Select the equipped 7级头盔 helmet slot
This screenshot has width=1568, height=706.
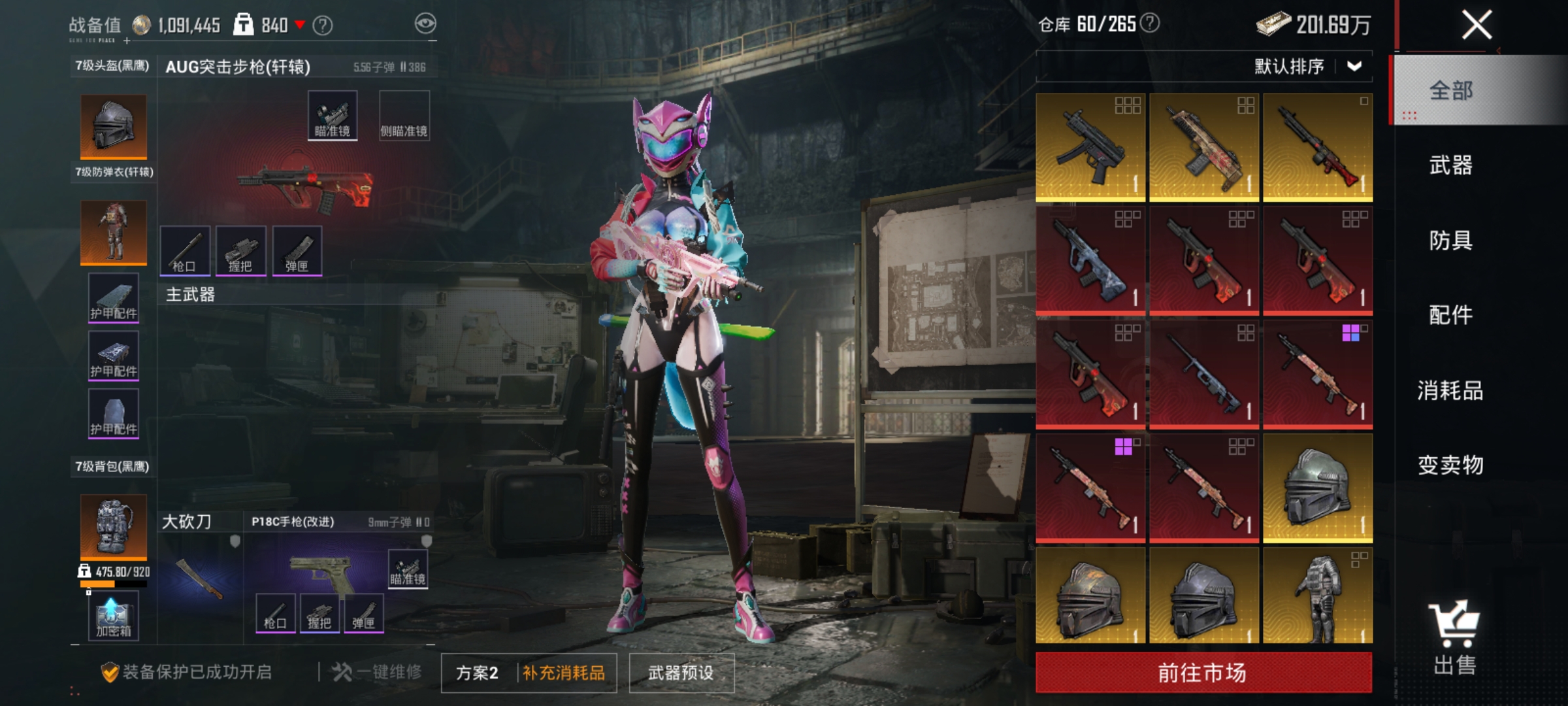pos(114,126)
